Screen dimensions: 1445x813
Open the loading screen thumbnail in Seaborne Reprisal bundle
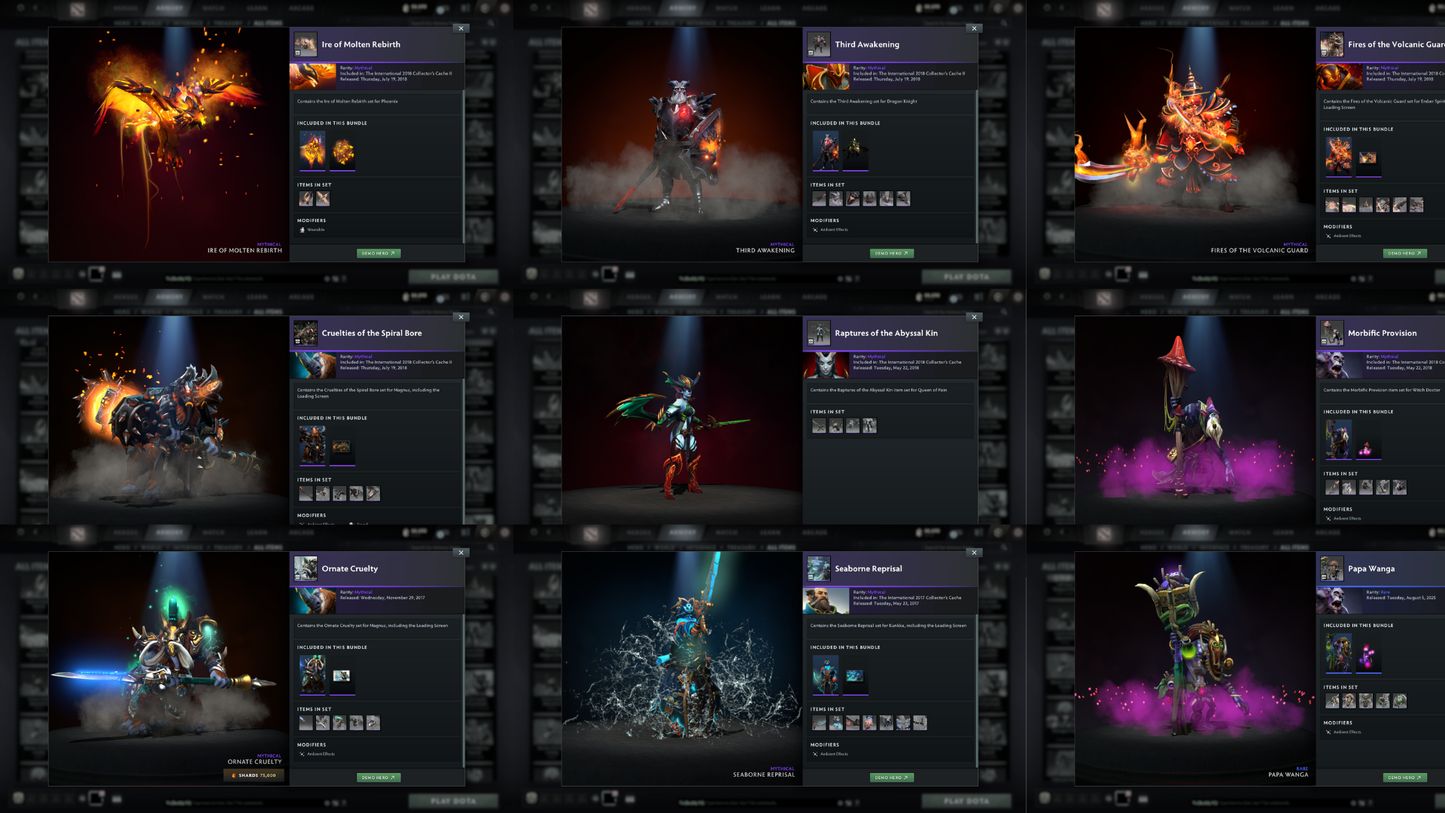click(x=855, y=675)
